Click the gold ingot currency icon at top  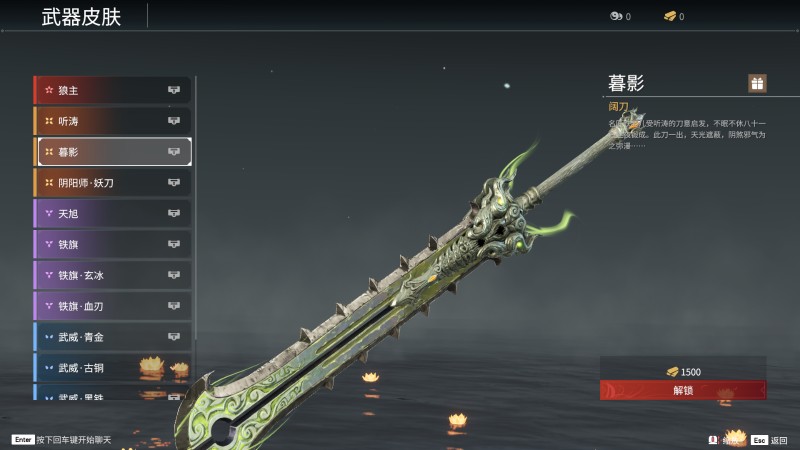point(669,16)
